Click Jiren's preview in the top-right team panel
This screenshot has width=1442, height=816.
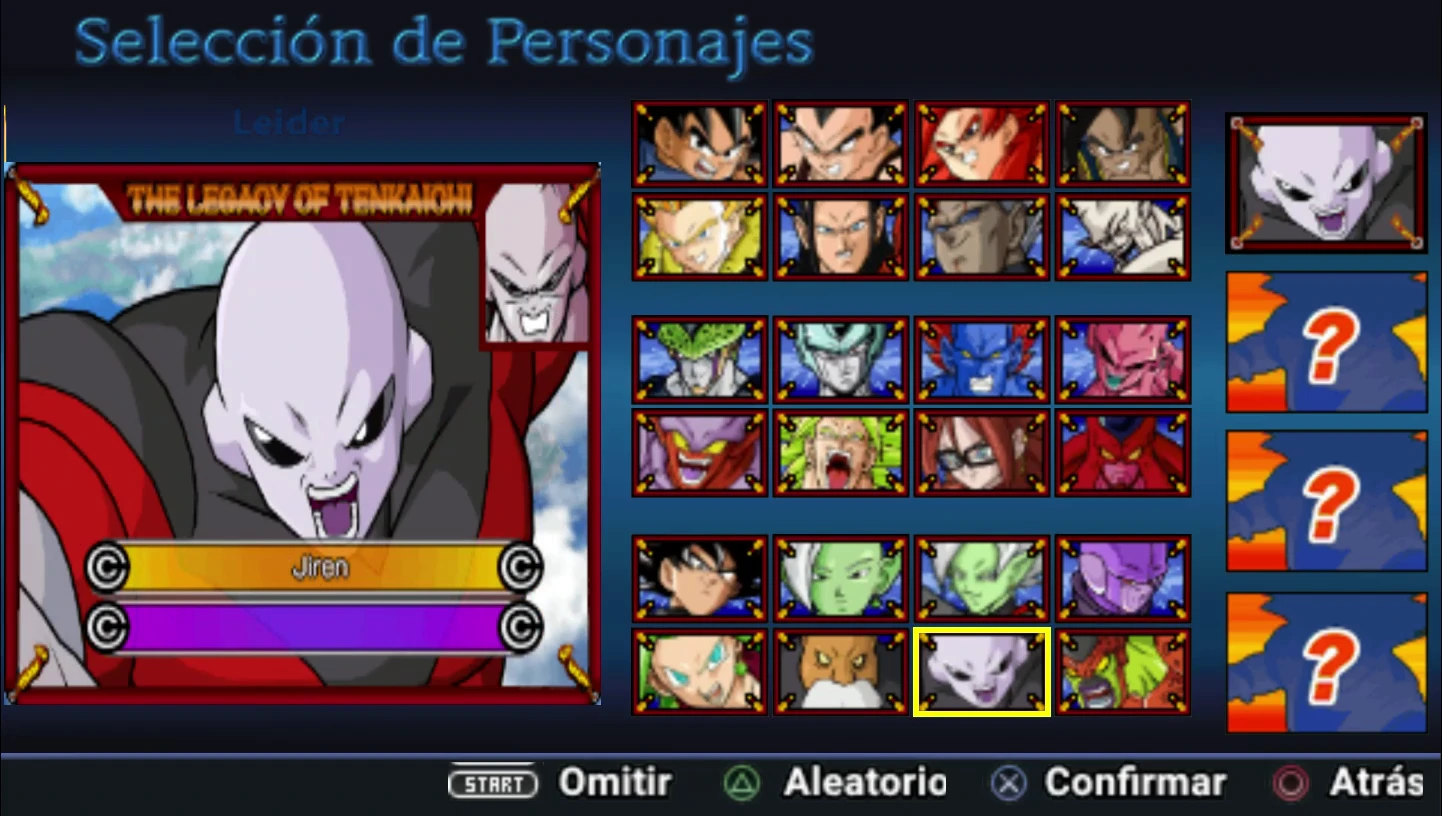(1325, 182)
